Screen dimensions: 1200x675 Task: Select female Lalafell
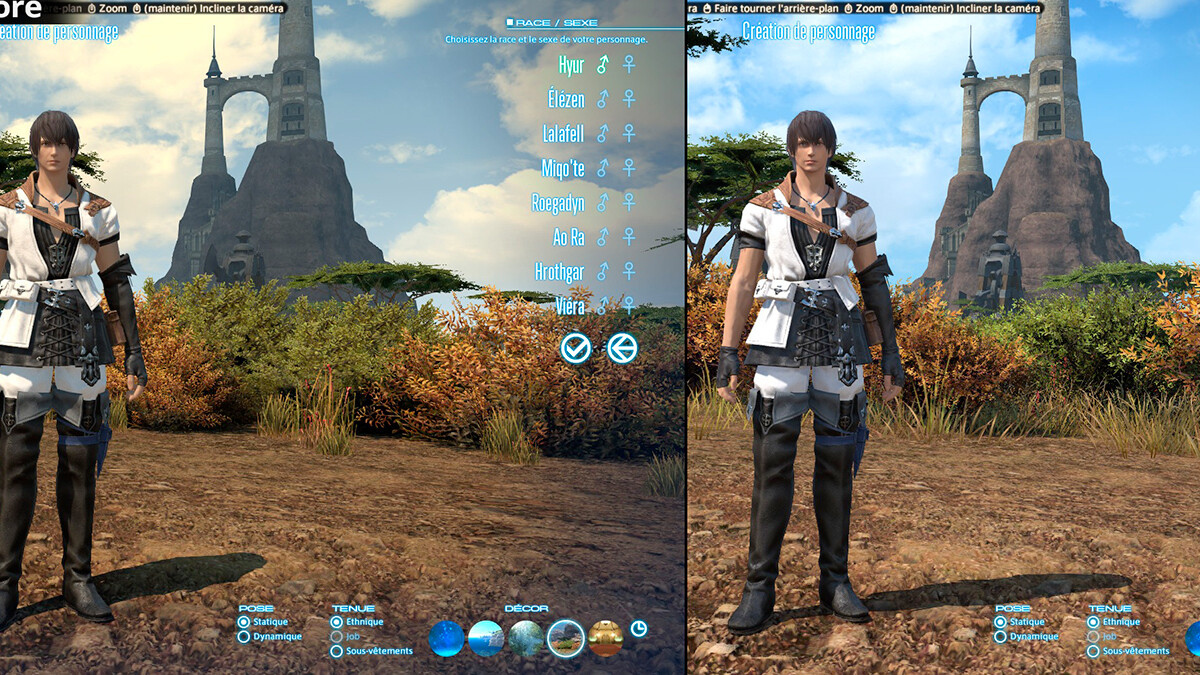pos(629,133)
